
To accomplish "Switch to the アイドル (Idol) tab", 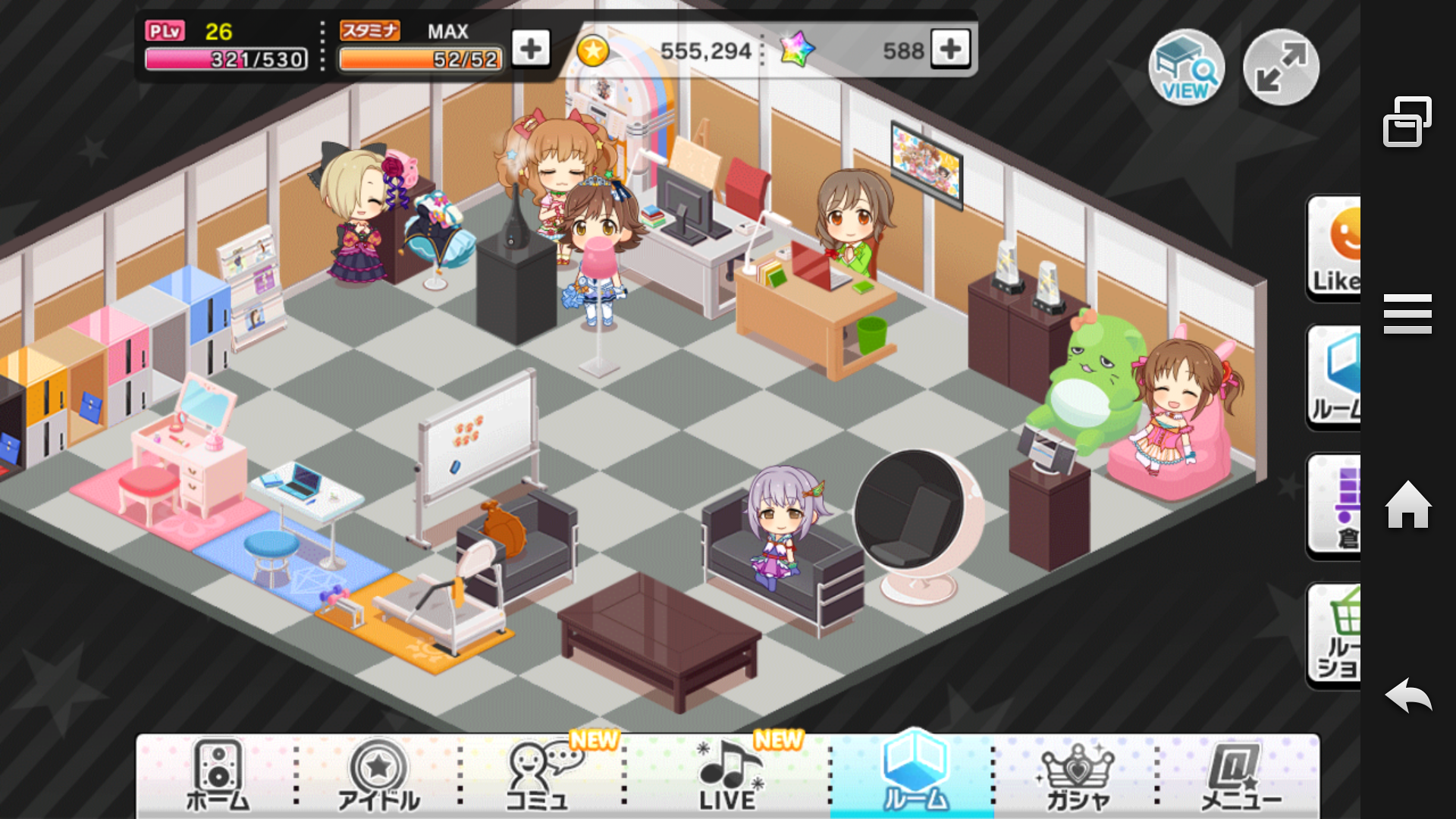I will (x=378, y=775).
